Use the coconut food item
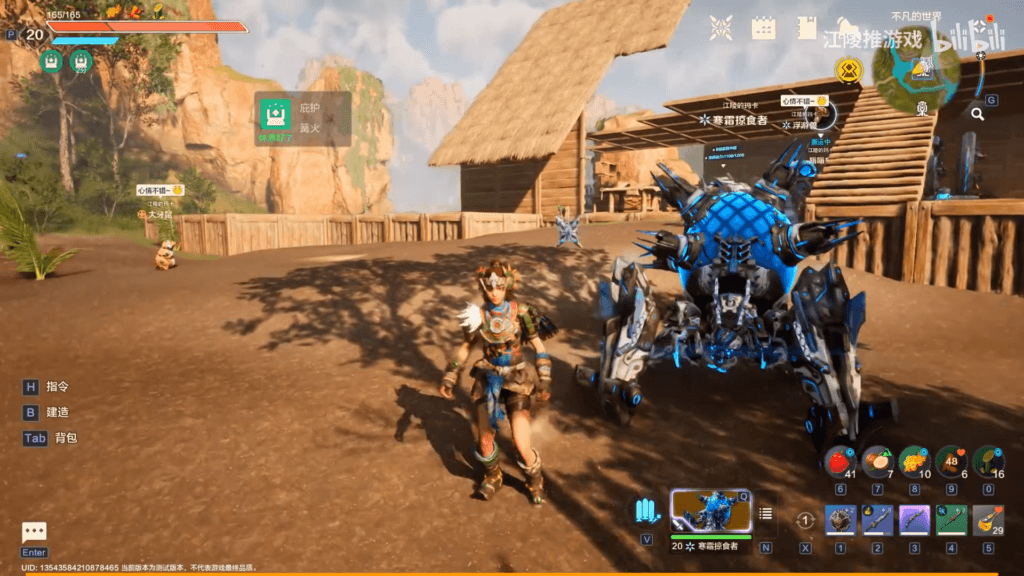 click(877, 461)
